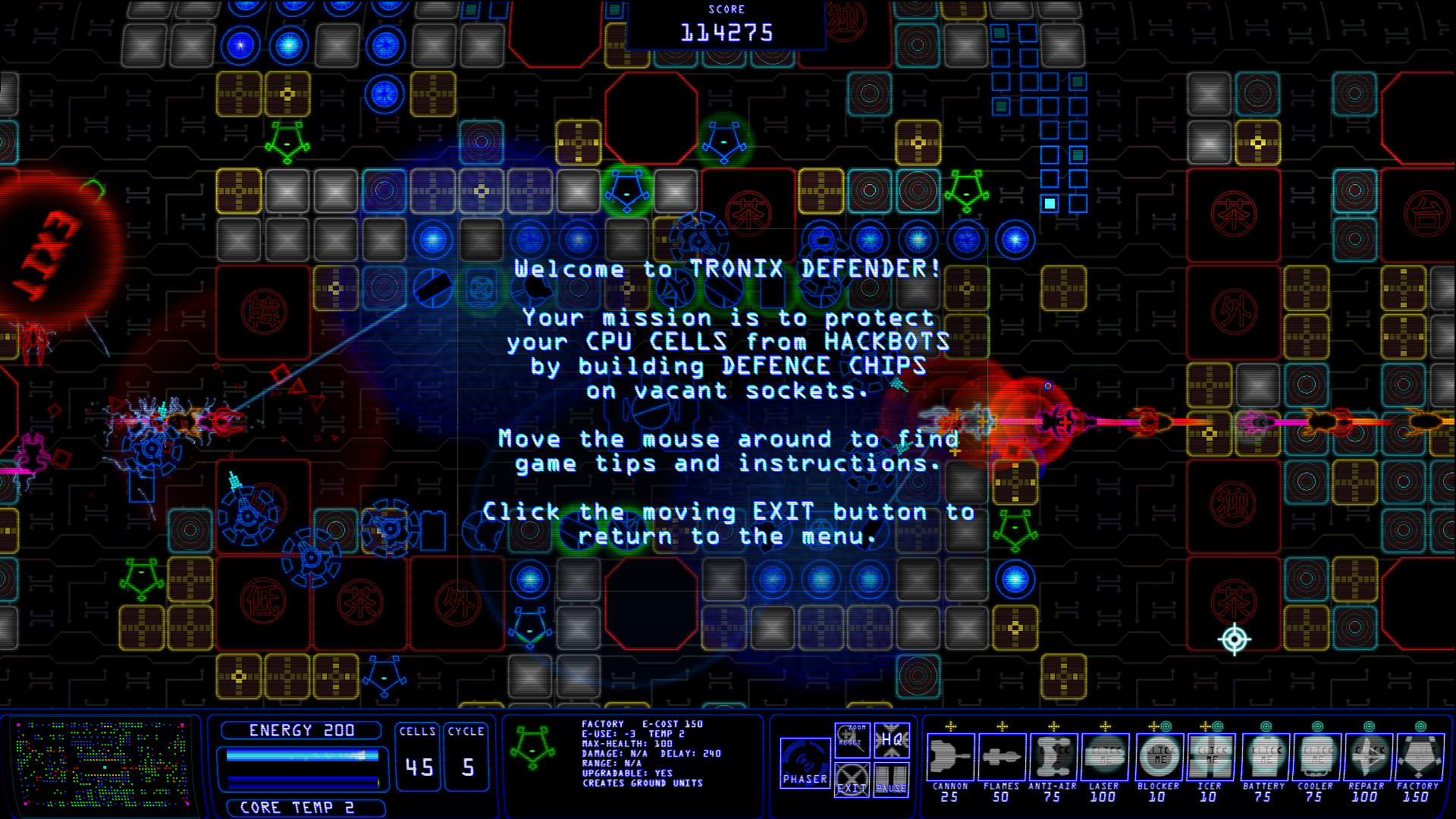
Task: Click the minimap in the bottom-left corner
Action: click(x=106, y=767)
